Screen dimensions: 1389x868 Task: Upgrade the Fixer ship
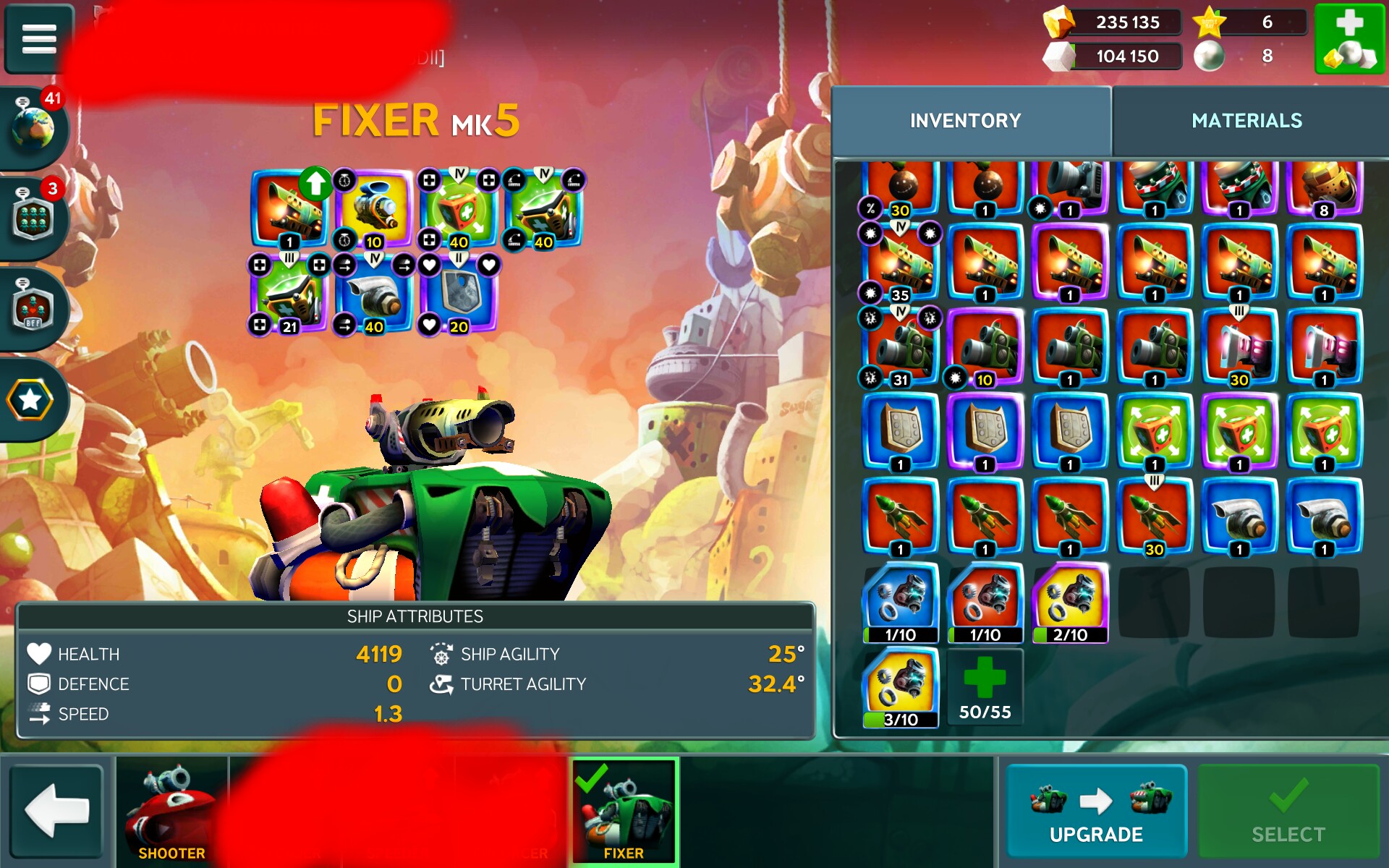pyautogui.click(x=1096, y=812)
